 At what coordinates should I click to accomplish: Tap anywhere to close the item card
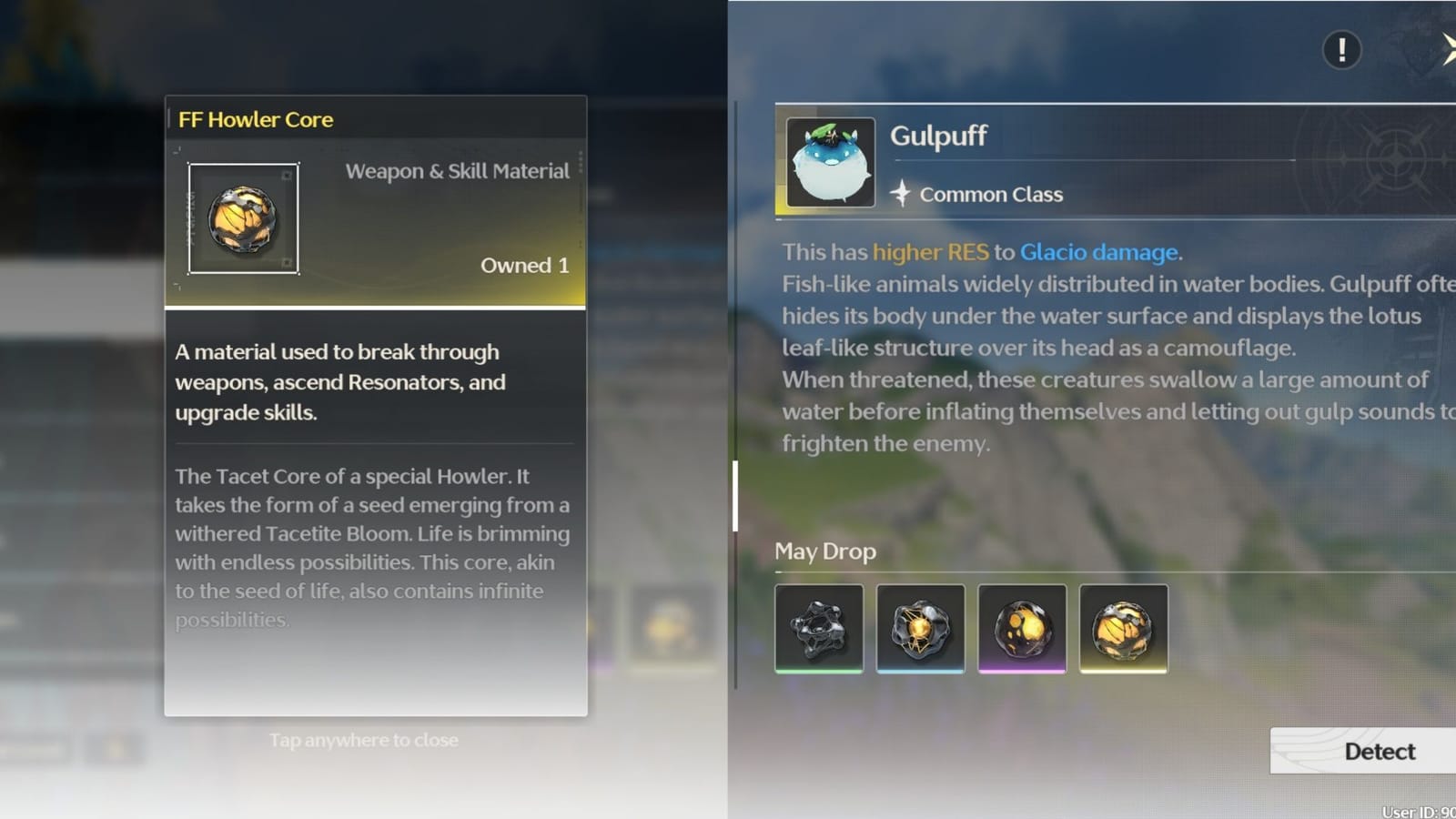click(364, 740)
